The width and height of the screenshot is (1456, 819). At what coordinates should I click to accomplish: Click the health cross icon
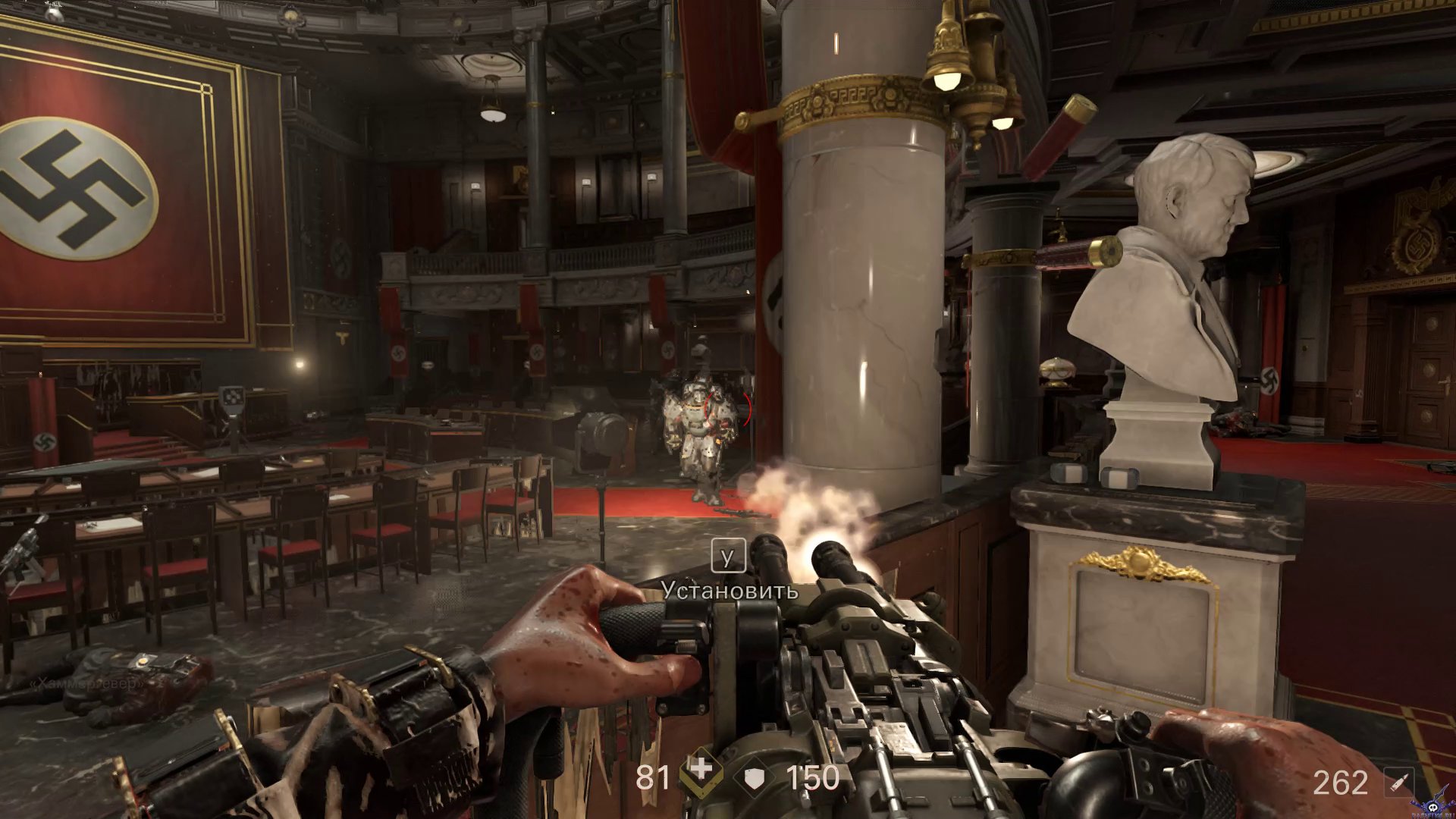(x=701, y=773)
